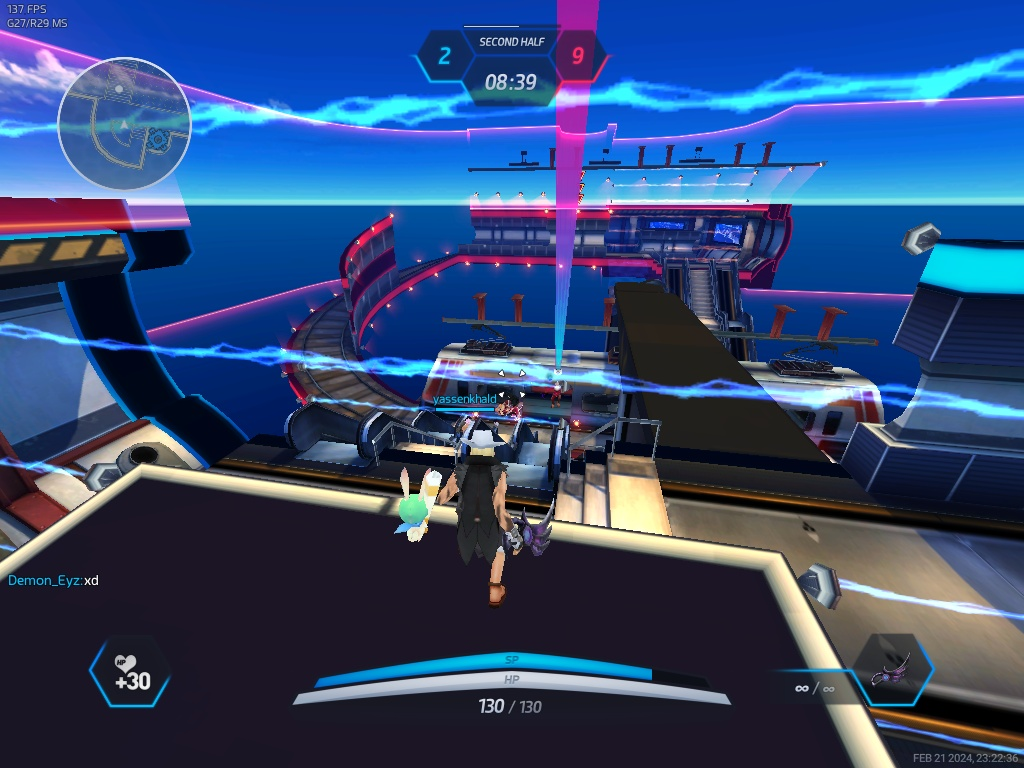Click the circular minimap
The image size is (1024, 768).
point(124,124)
